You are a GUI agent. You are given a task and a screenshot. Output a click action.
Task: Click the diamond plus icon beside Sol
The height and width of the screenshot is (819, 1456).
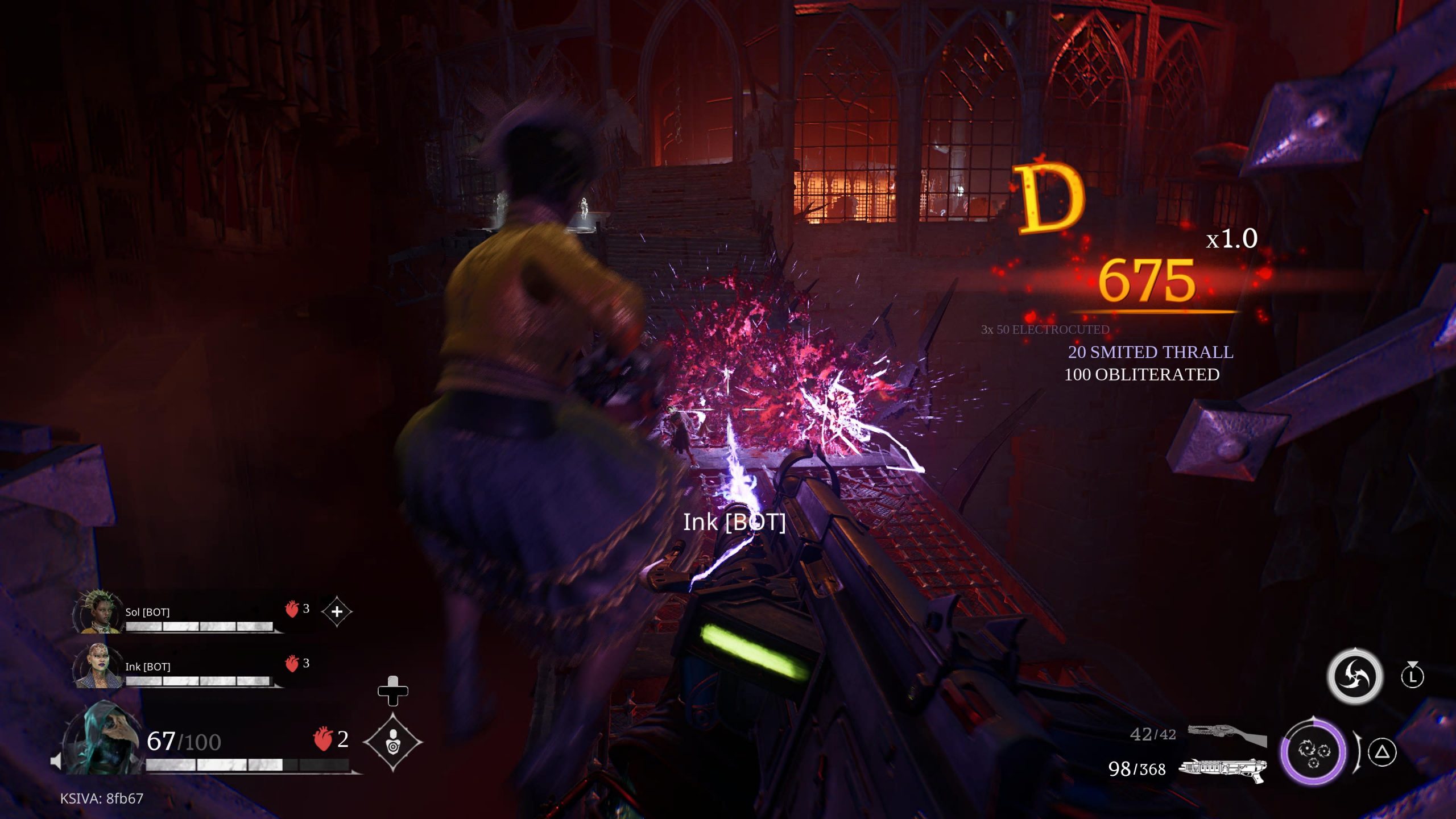[x=337, y=612]
